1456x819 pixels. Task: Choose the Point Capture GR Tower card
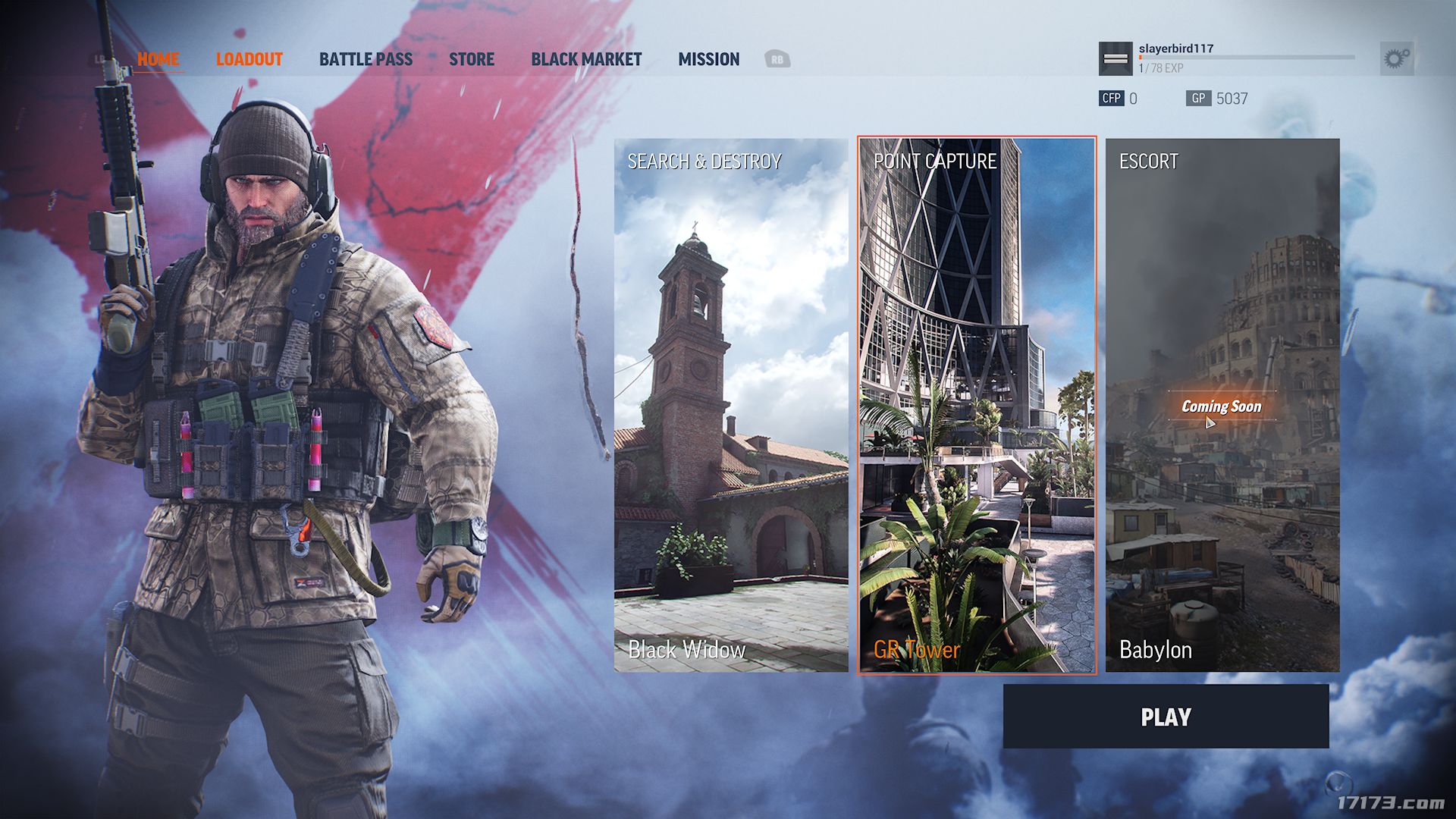[x=977, y=405]
